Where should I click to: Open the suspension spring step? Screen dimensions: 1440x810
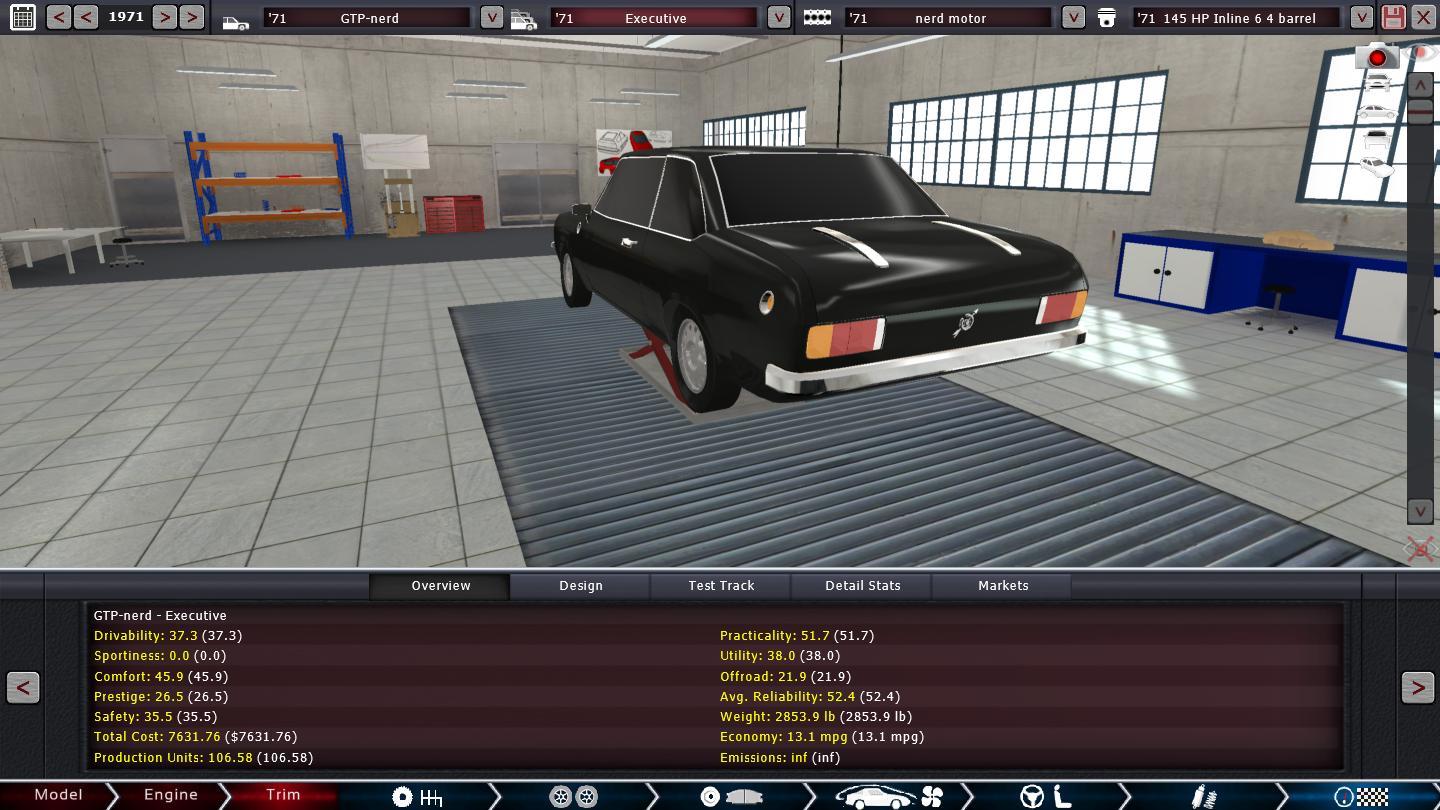(x=1204, y=796)
